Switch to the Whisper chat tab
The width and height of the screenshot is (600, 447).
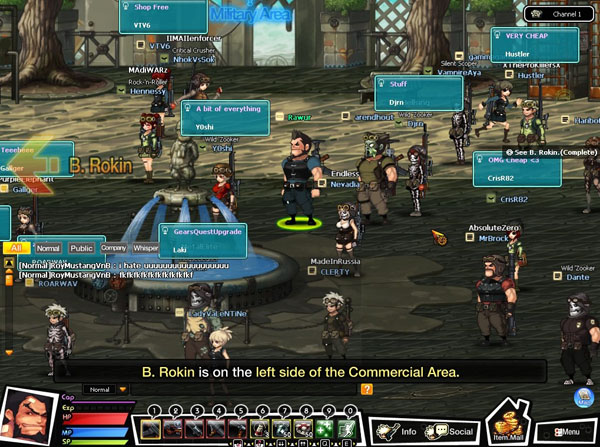pyautogui.click(x=146, y=247)
